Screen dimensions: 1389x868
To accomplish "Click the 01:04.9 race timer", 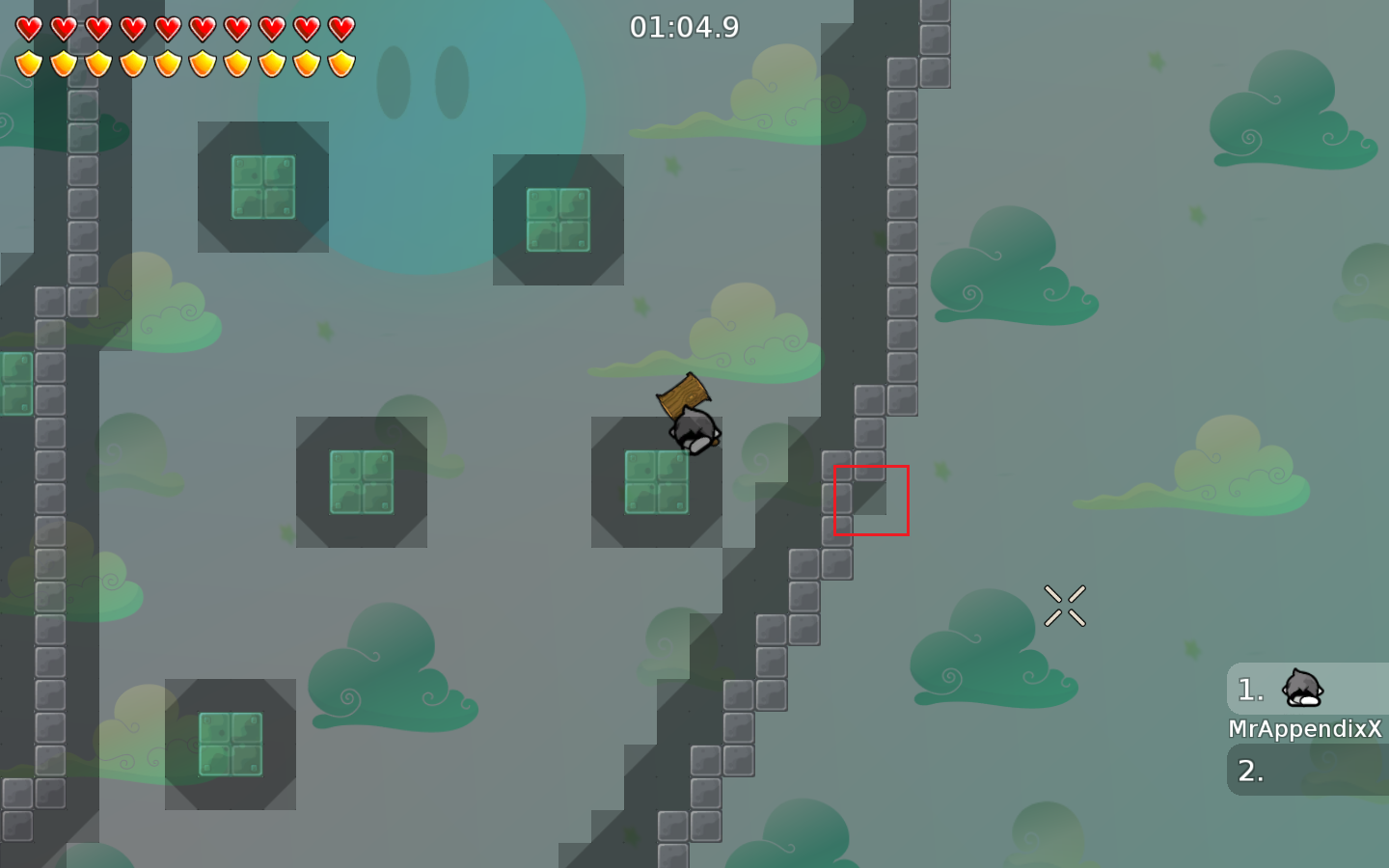I will (686, 27).
